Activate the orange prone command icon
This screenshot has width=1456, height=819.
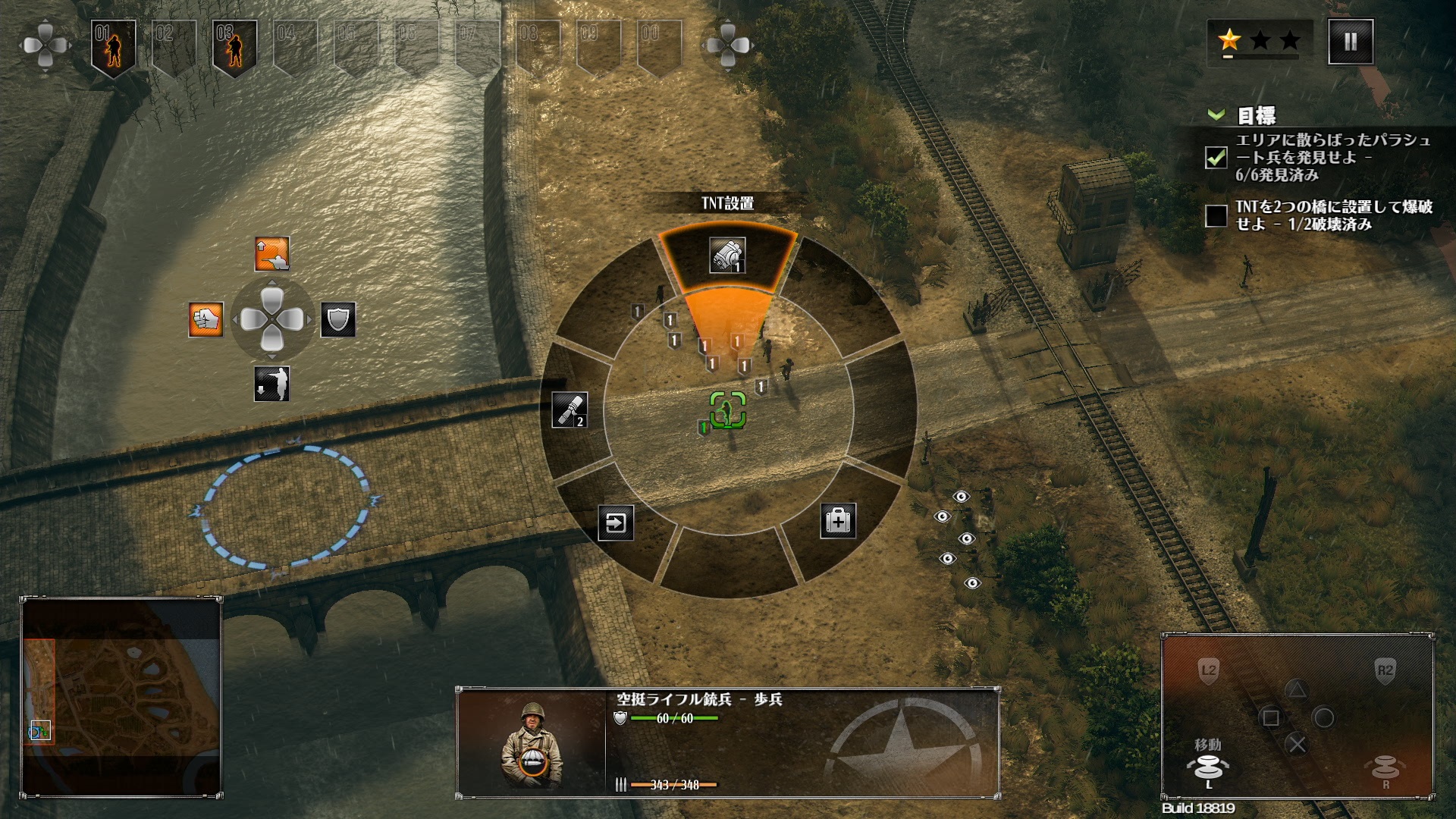coord(271,254)
